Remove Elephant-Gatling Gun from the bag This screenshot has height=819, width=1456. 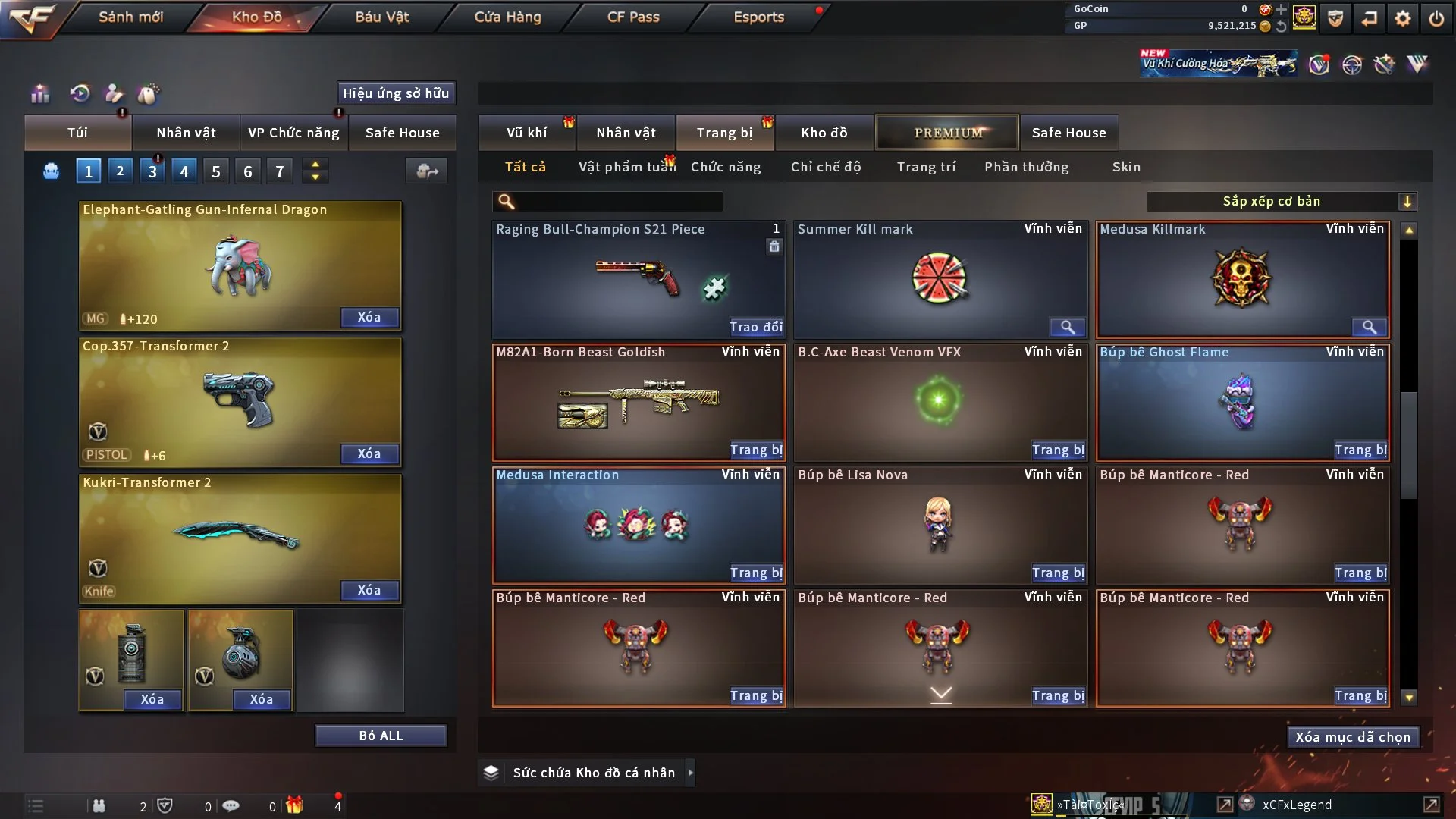pyautogui.click(x=369, y=318)
